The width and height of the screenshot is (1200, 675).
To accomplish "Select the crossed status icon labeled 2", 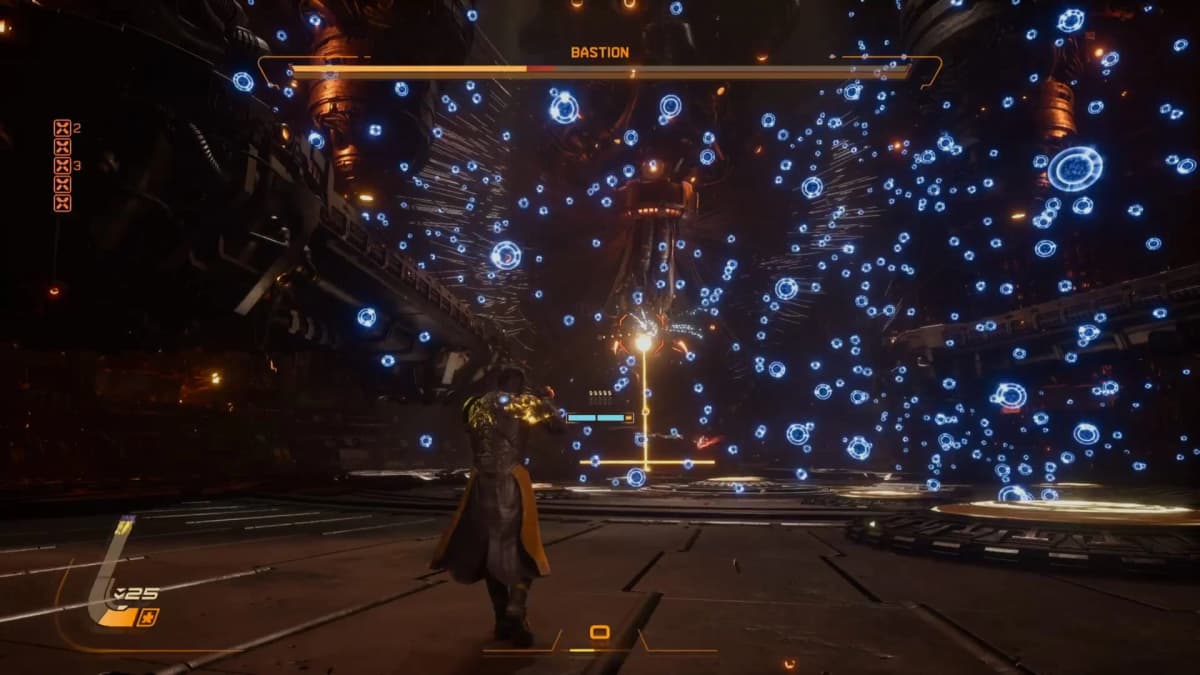I will [62, 128].
